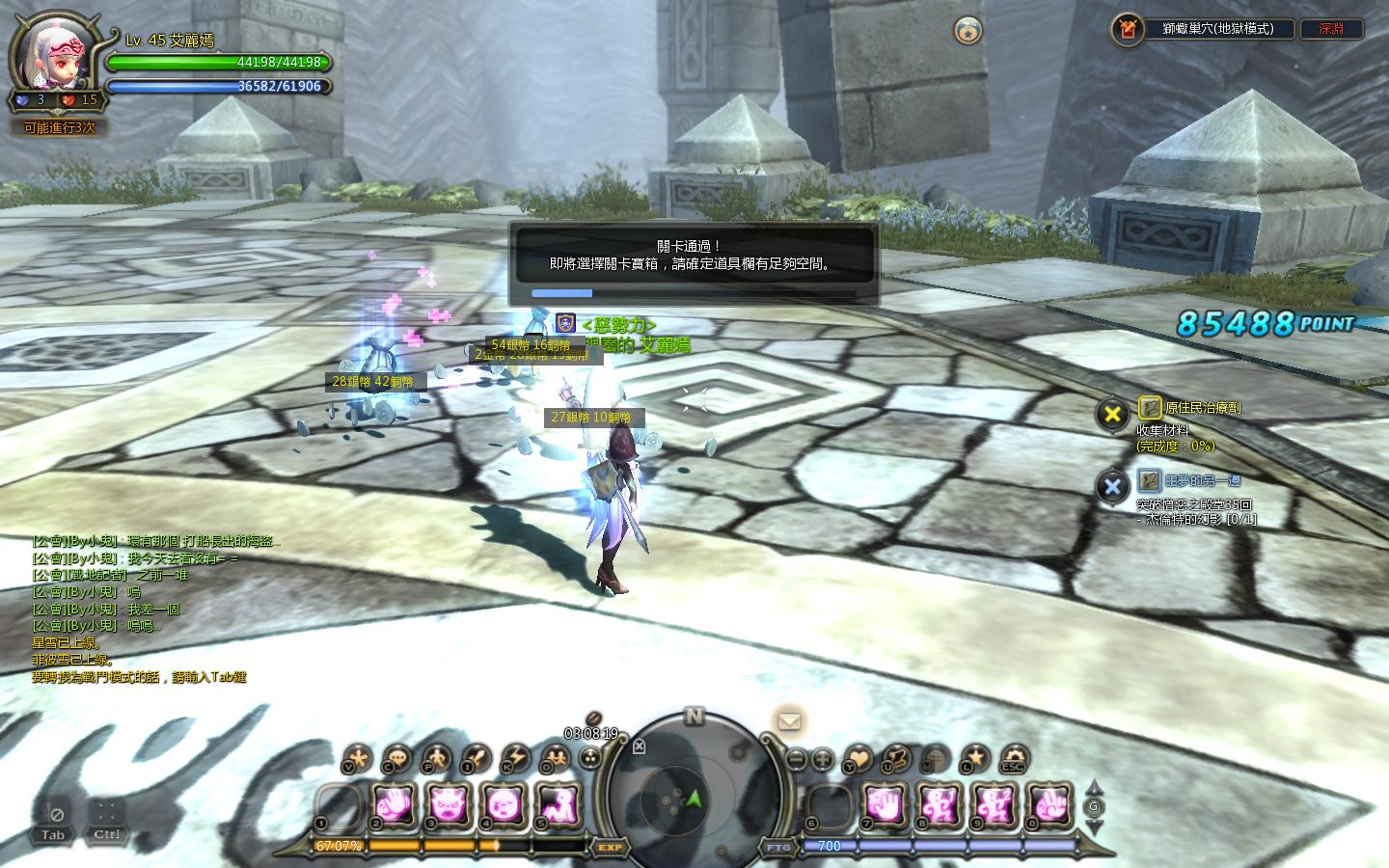
Task: Click the character portrait
Action: tap(55, 55)
